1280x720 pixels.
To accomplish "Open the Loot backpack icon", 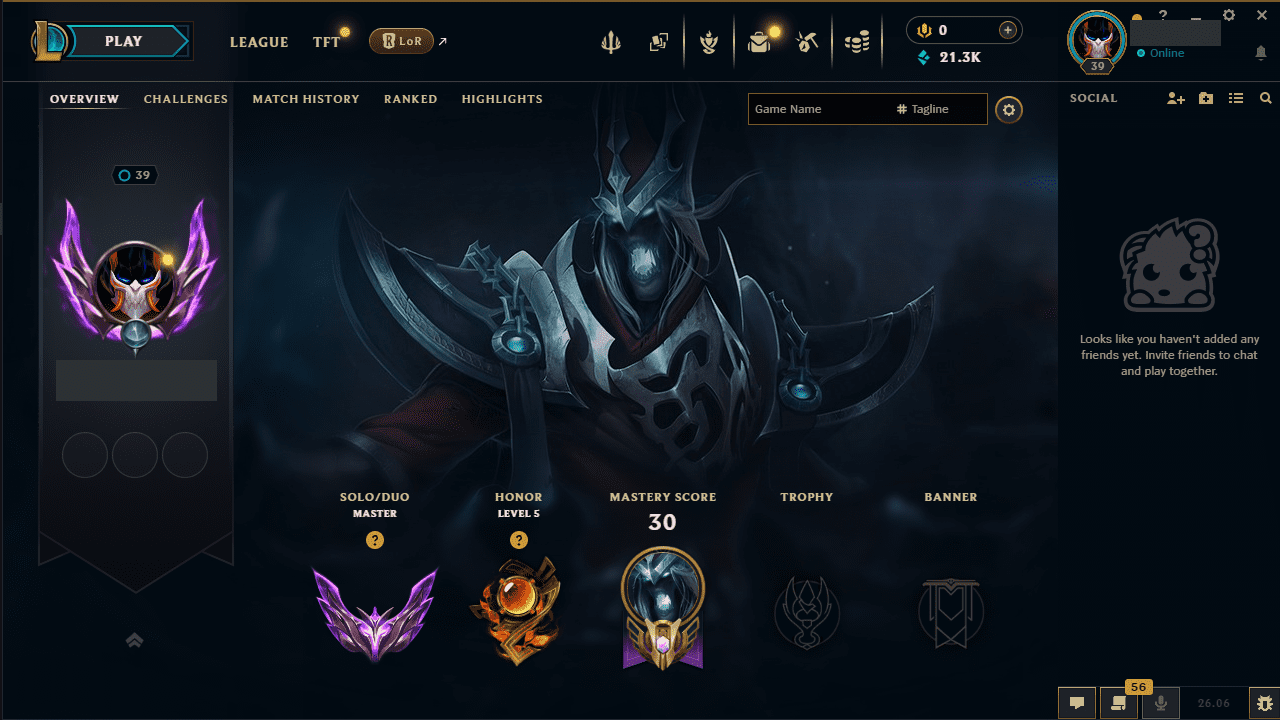I will [759, 41].
